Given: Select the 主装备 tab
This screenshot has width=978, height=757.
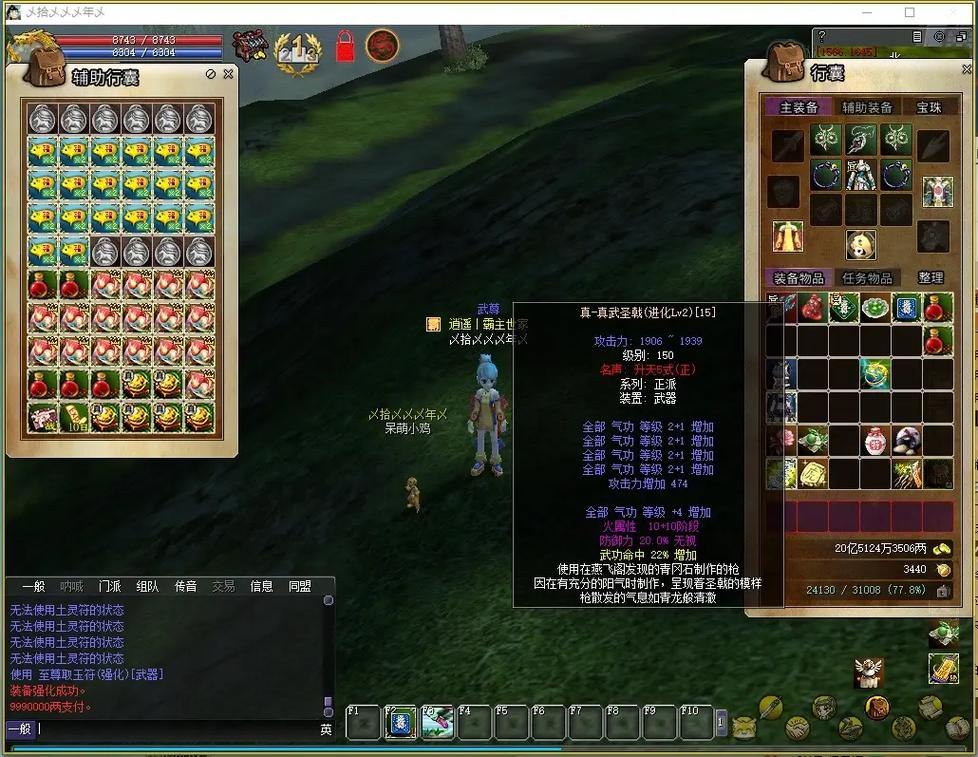Looking at the screenshot, I should (x=799, y=107).
